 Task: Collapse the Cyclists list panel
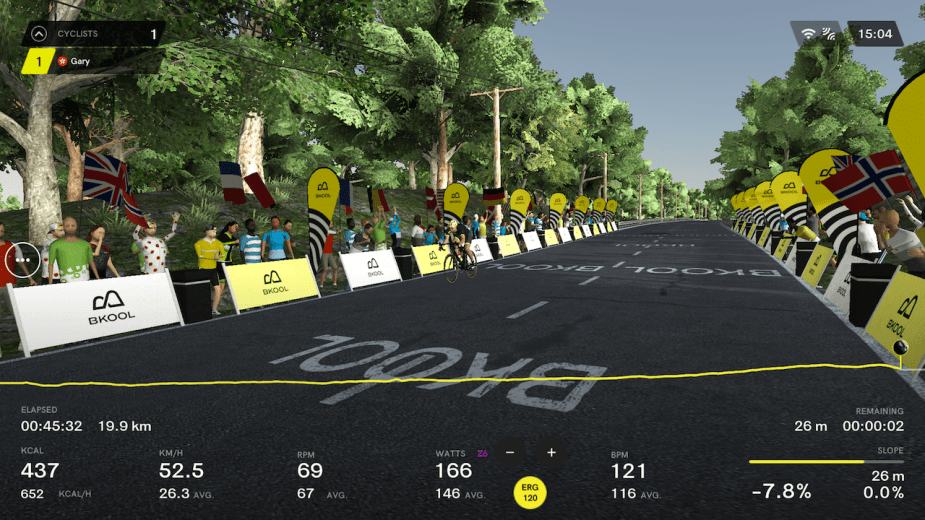[x=38, y=34]
